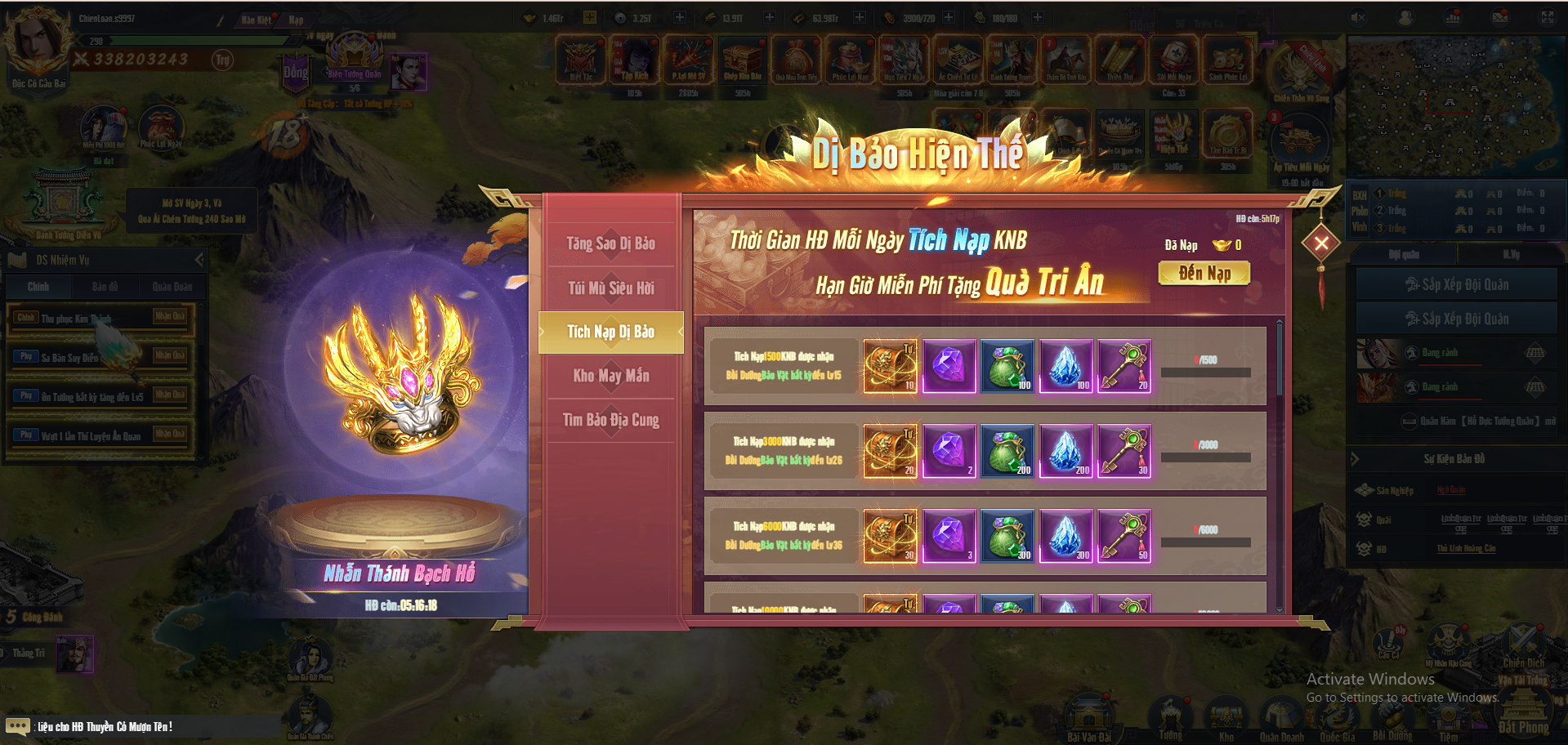This screenshot has height=745, width=1568.
Task: Click the Đến Nạp recharge button
Action: click(1204, 274)
